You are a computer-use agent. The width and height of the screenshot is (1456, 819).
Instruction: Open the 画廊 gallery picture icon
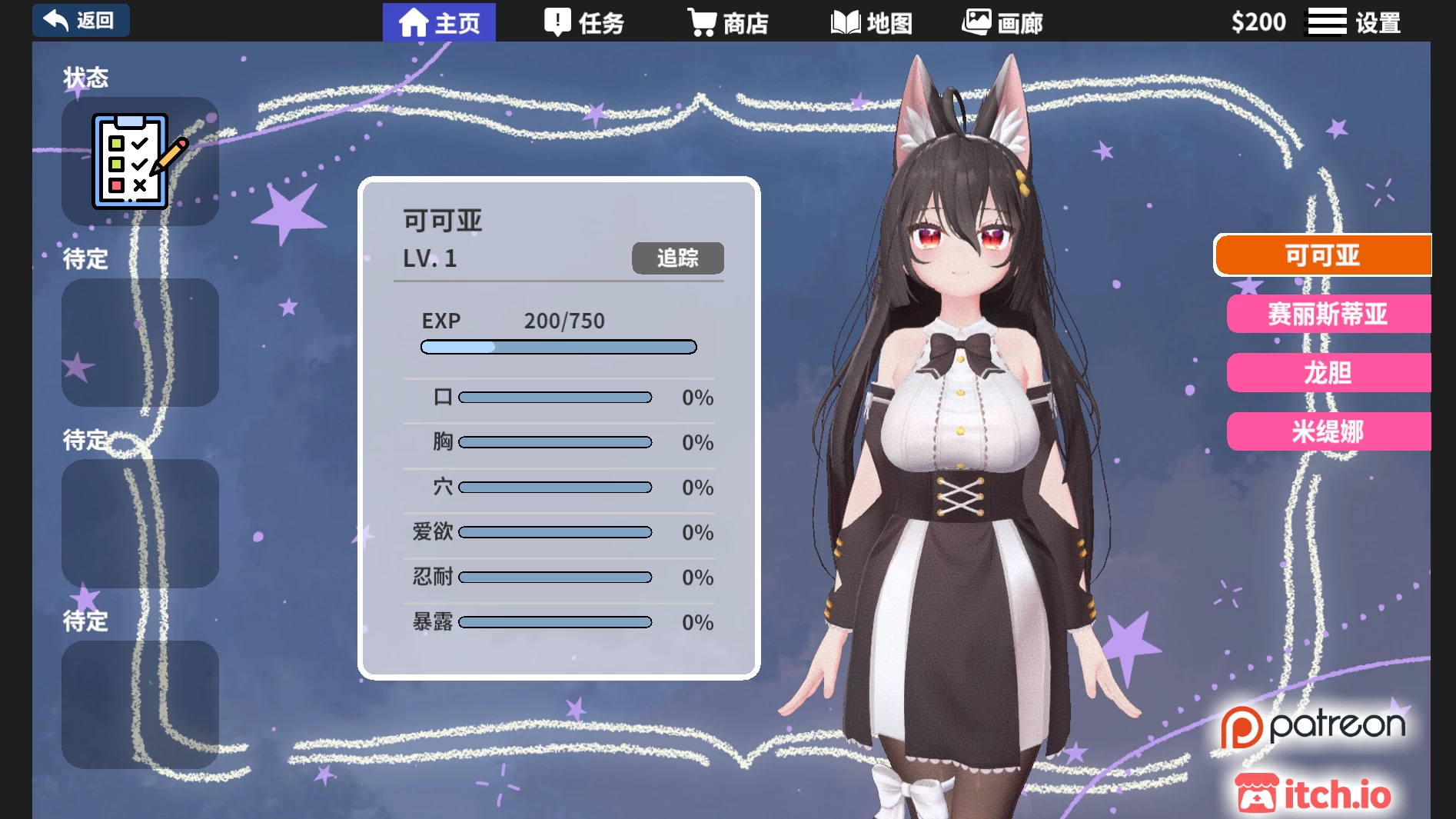pos(978,22)
